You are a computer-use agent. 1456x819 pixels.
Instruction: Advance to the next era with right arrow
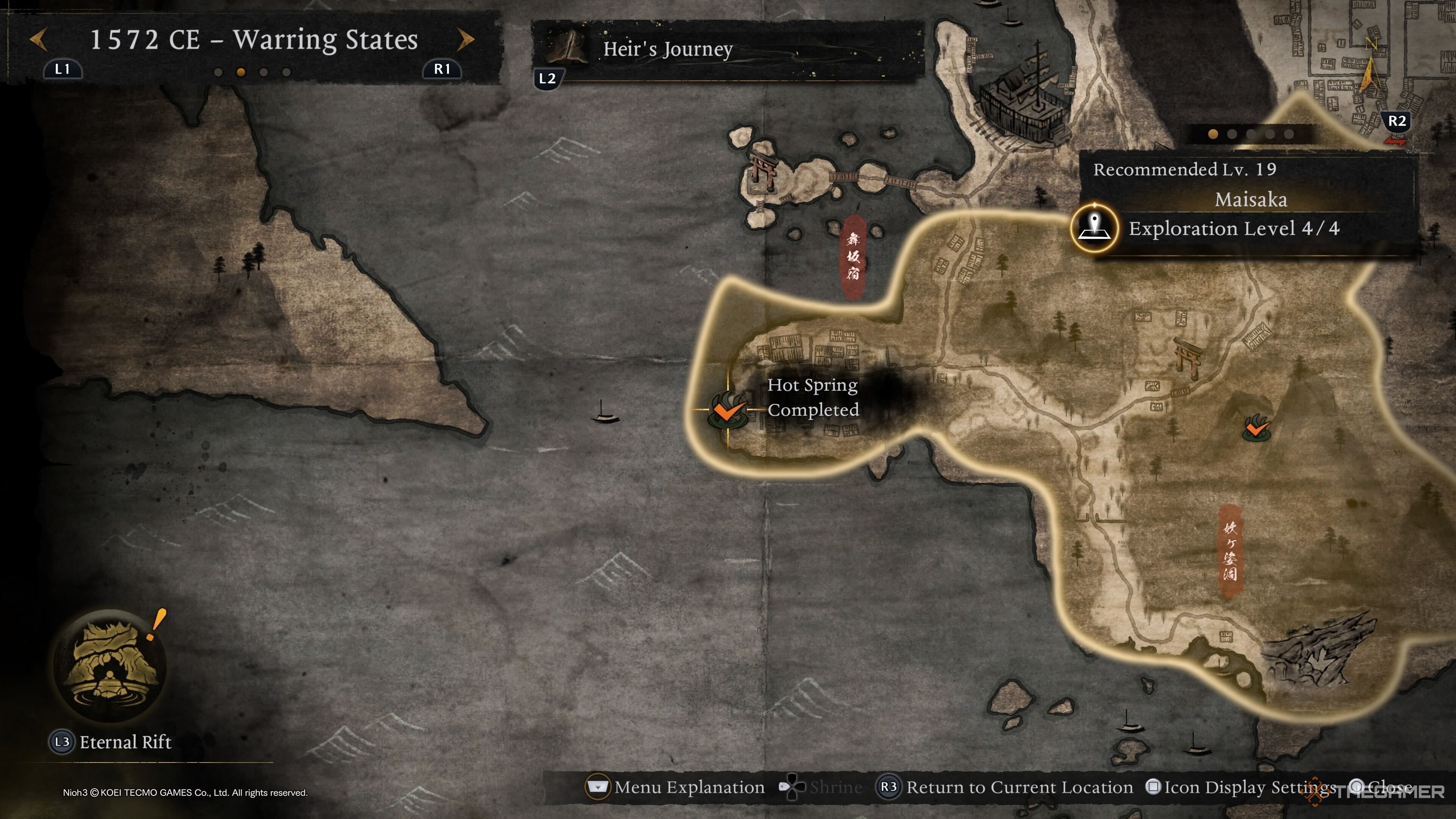point(465,39)
